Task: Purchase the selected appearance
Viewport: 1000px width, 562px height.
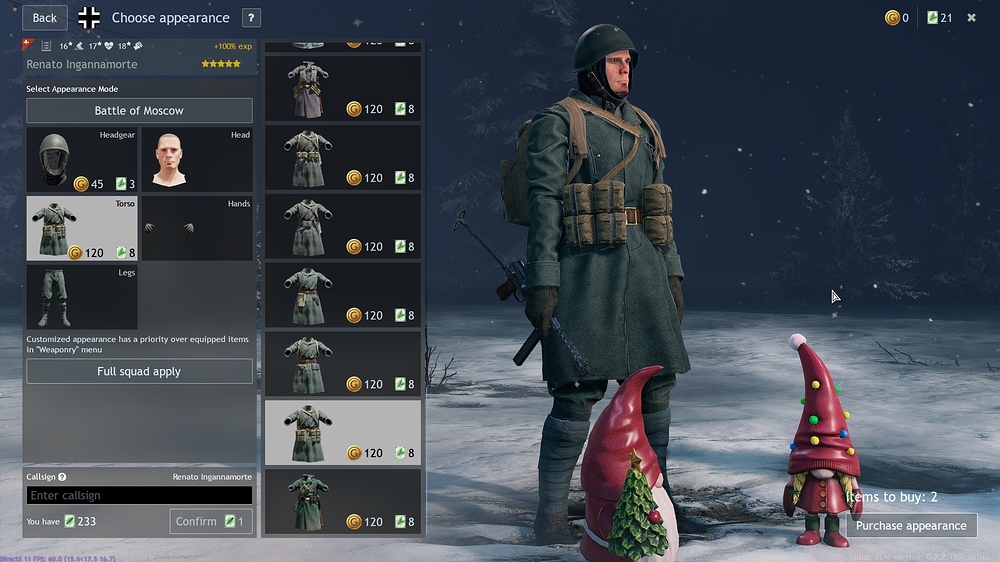Action: (910, 525)
